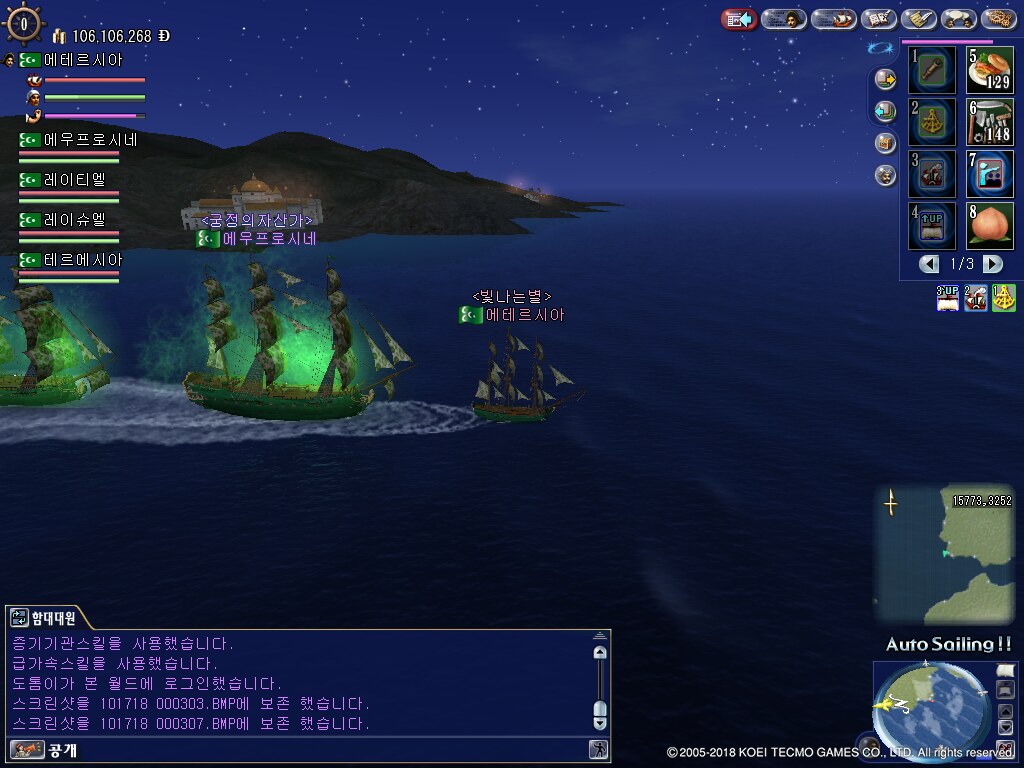Use the telescope in shortcut slot 1
This screenshot has height=768, width=1024.
pos(932,70)
